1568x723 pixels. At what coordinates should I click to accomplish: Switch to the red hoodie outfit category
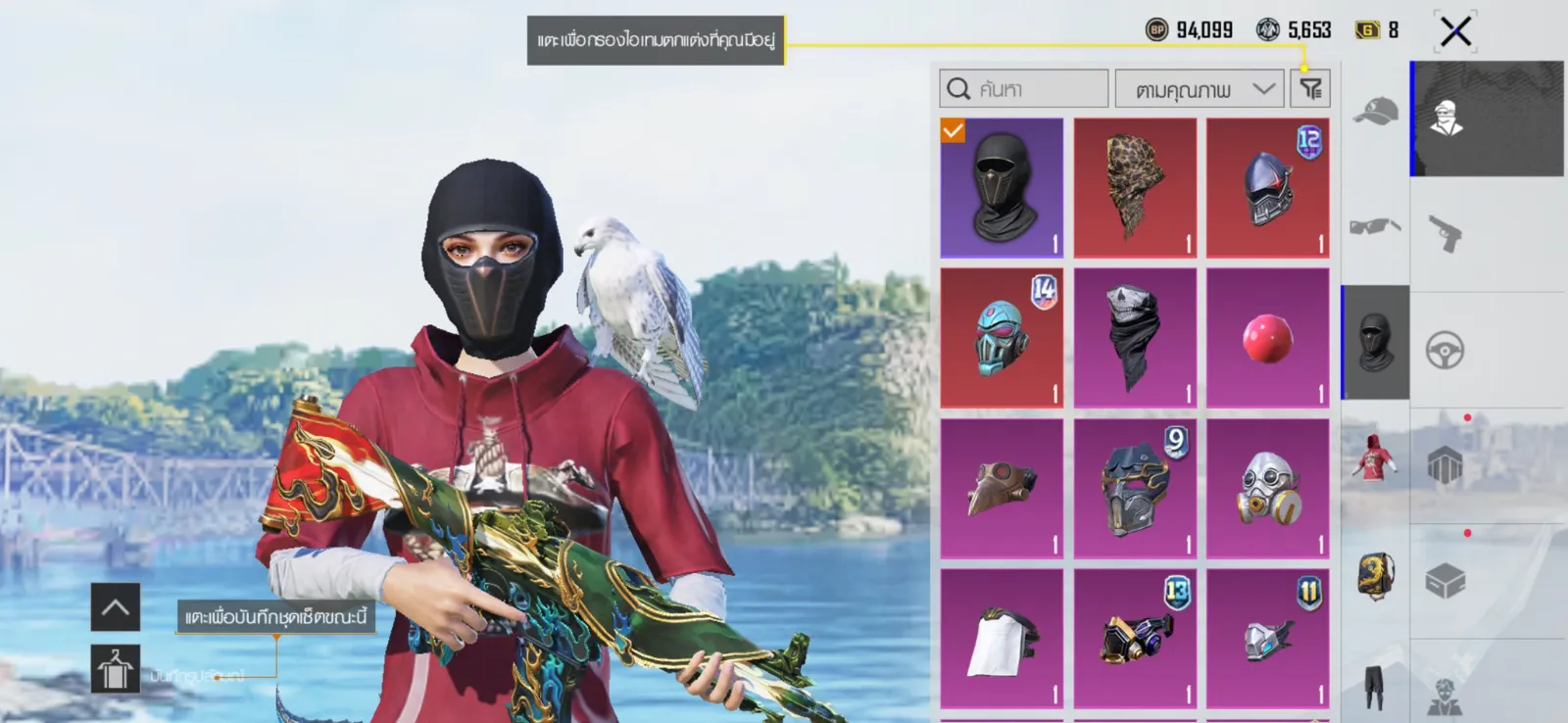click(x=1375, y=458)
